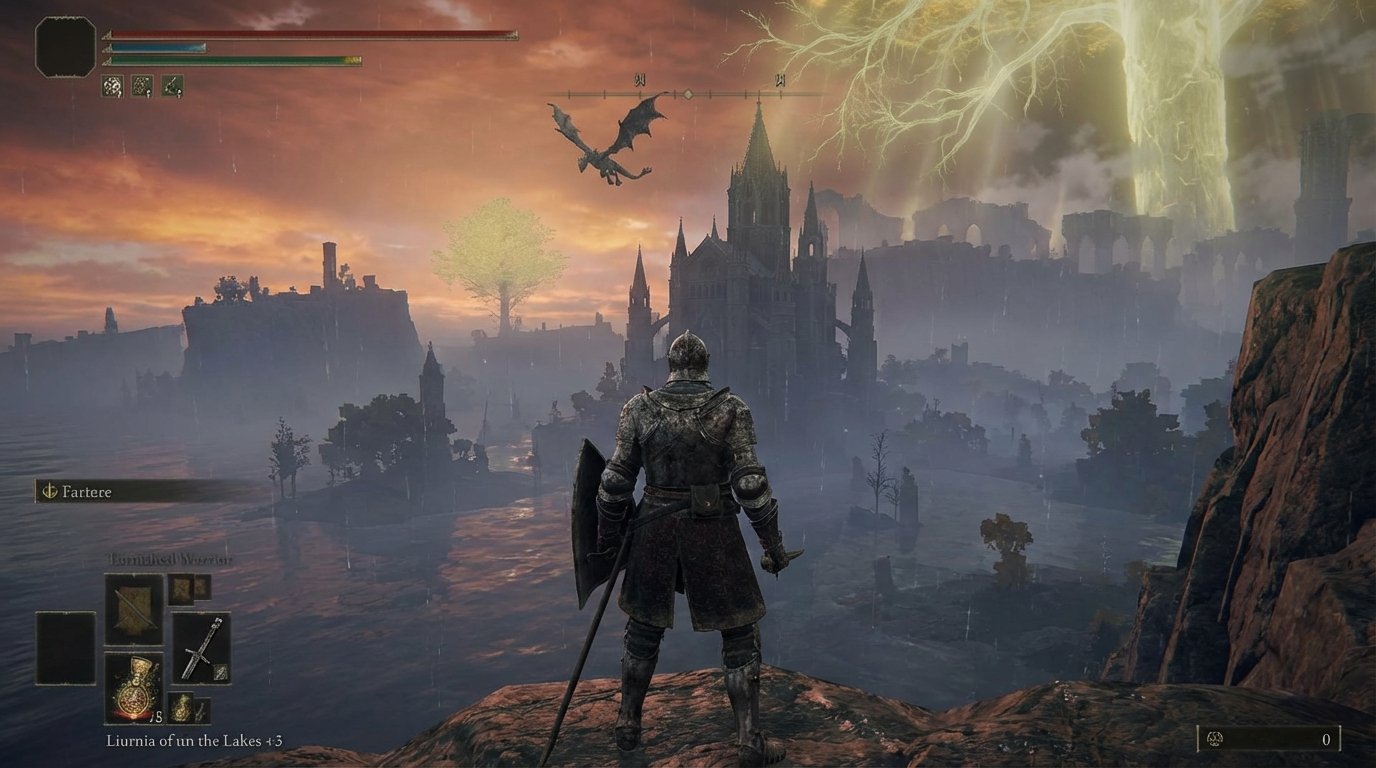The height and width of the screenshot is (768, 1376).
Task: Select the first spell memory slot icon
Action: click(112, 85)
